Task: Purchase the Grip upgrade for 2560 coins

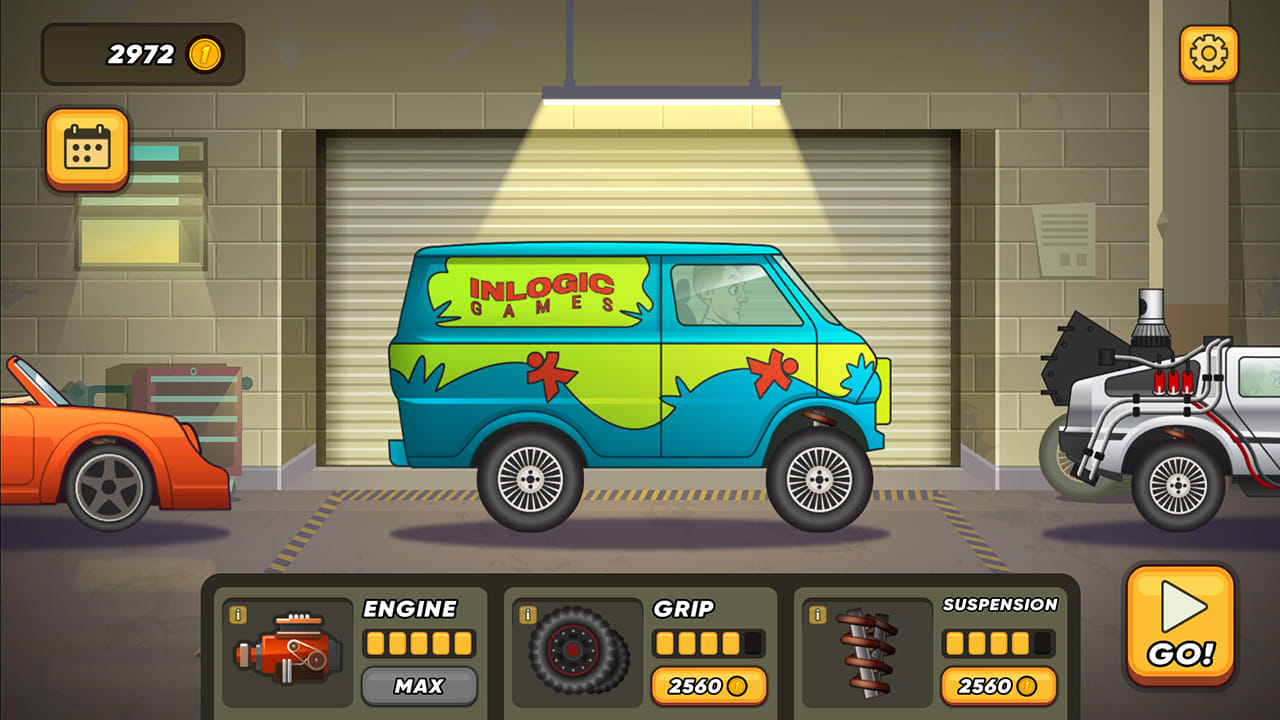Action: (709, 687)
